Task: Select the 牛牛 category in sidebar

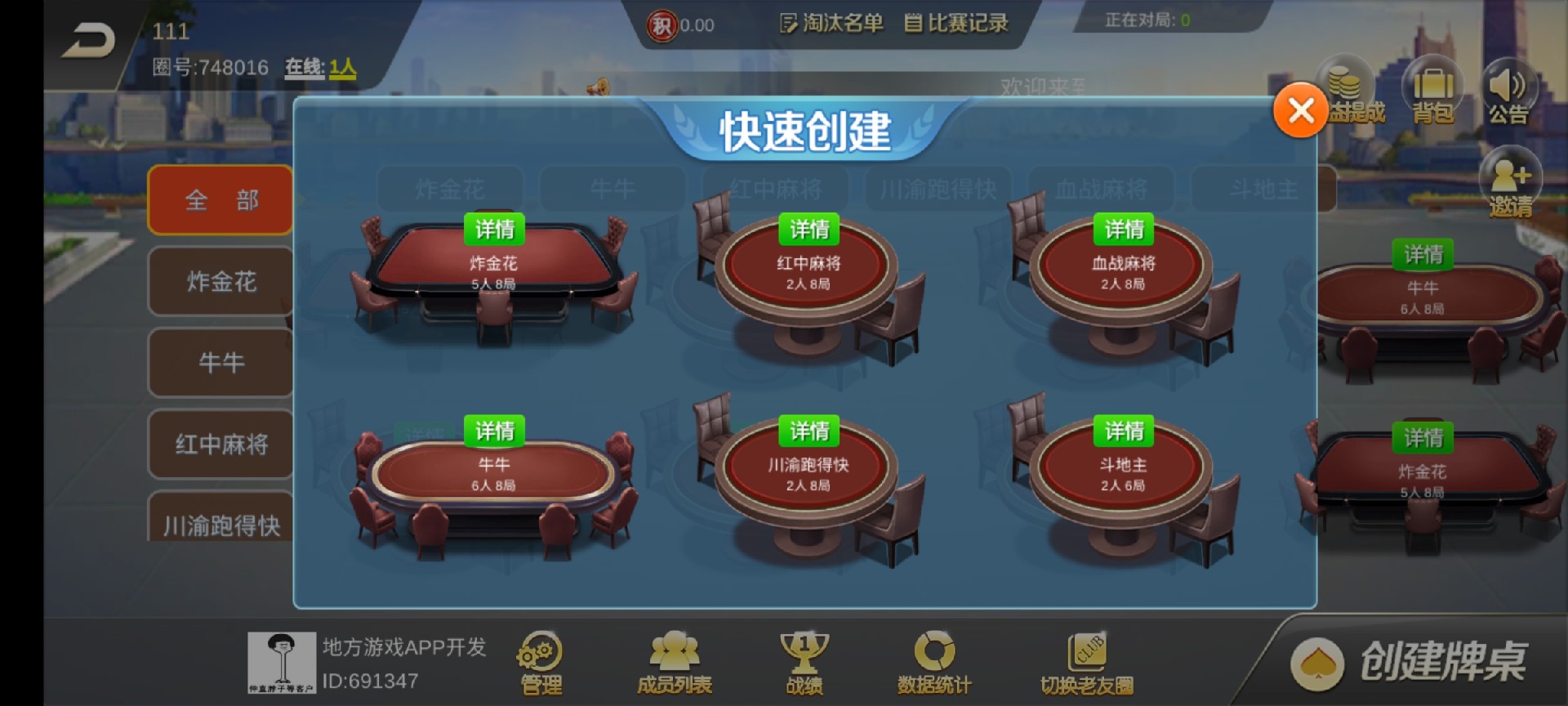Action: [219, 363]
